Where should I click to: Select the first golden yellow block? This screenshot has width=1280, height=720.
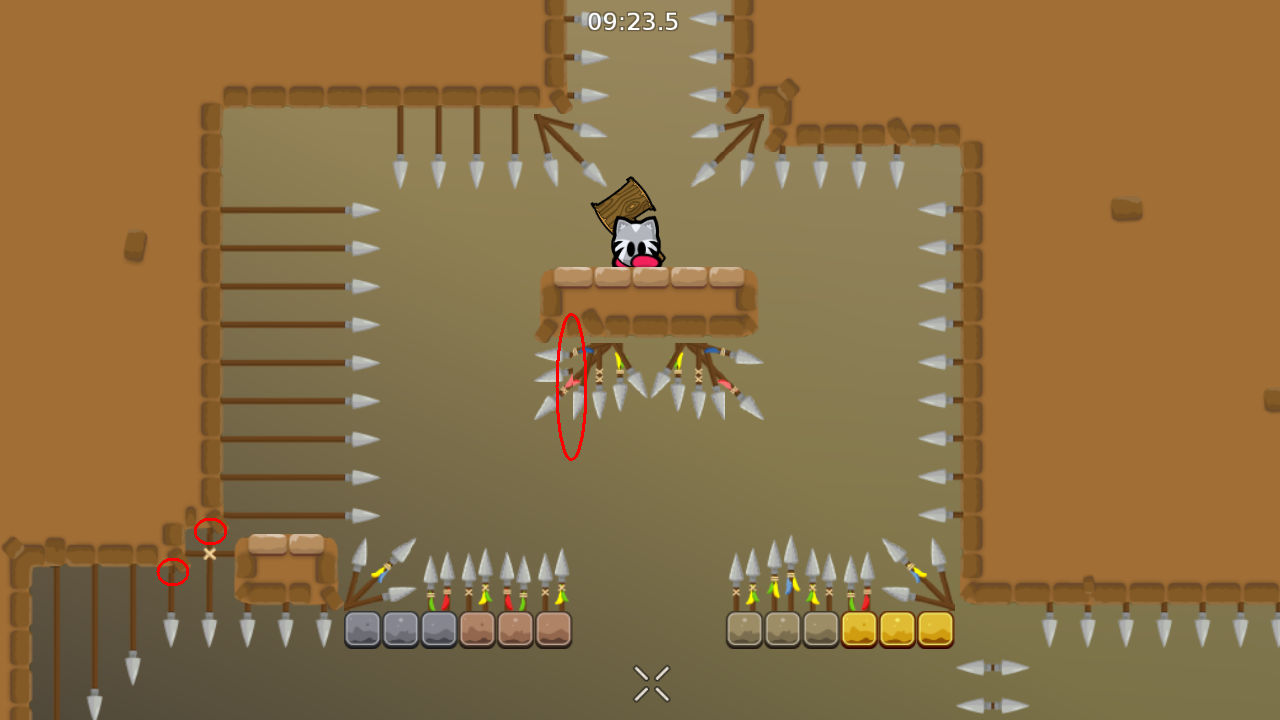tap(856, 628)
